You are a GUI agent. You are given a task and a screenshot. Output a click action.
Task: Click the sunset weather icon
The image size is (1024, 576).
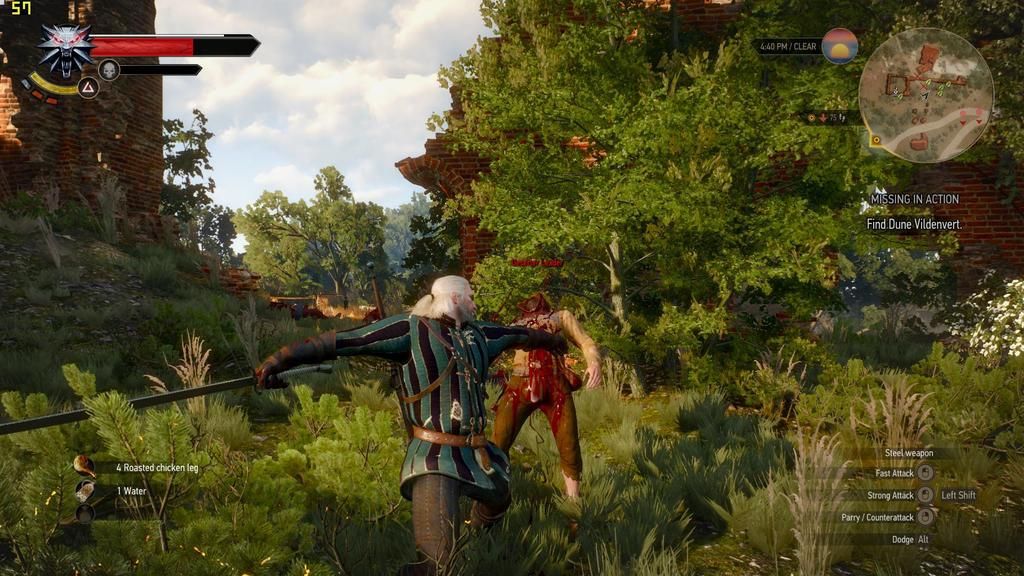point(839,46)
